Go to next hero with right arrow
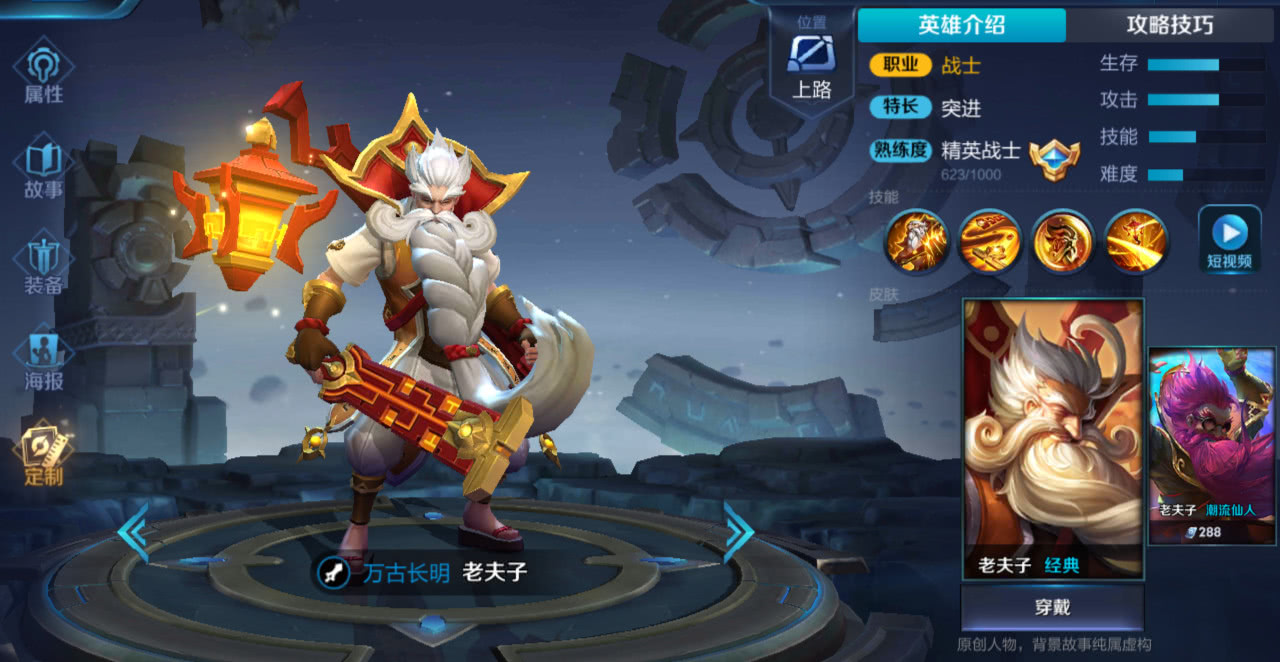1280x662 pixels. pos(739,533)
